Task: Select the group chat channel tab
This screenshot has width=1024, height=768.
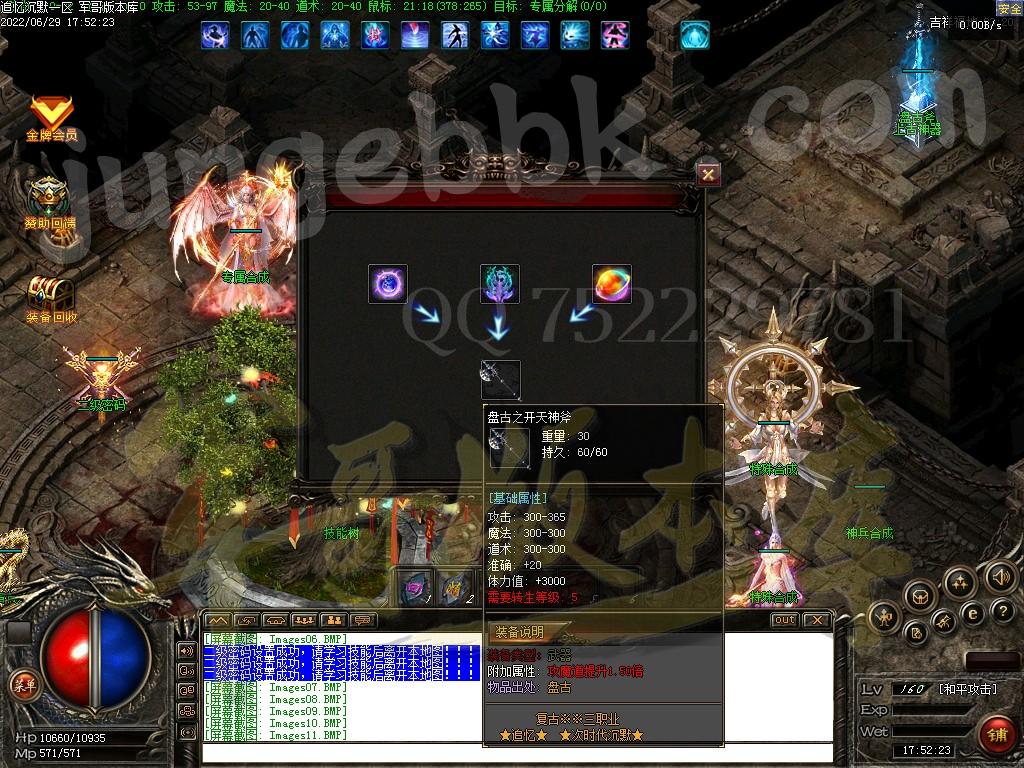Action: [304, 620]
